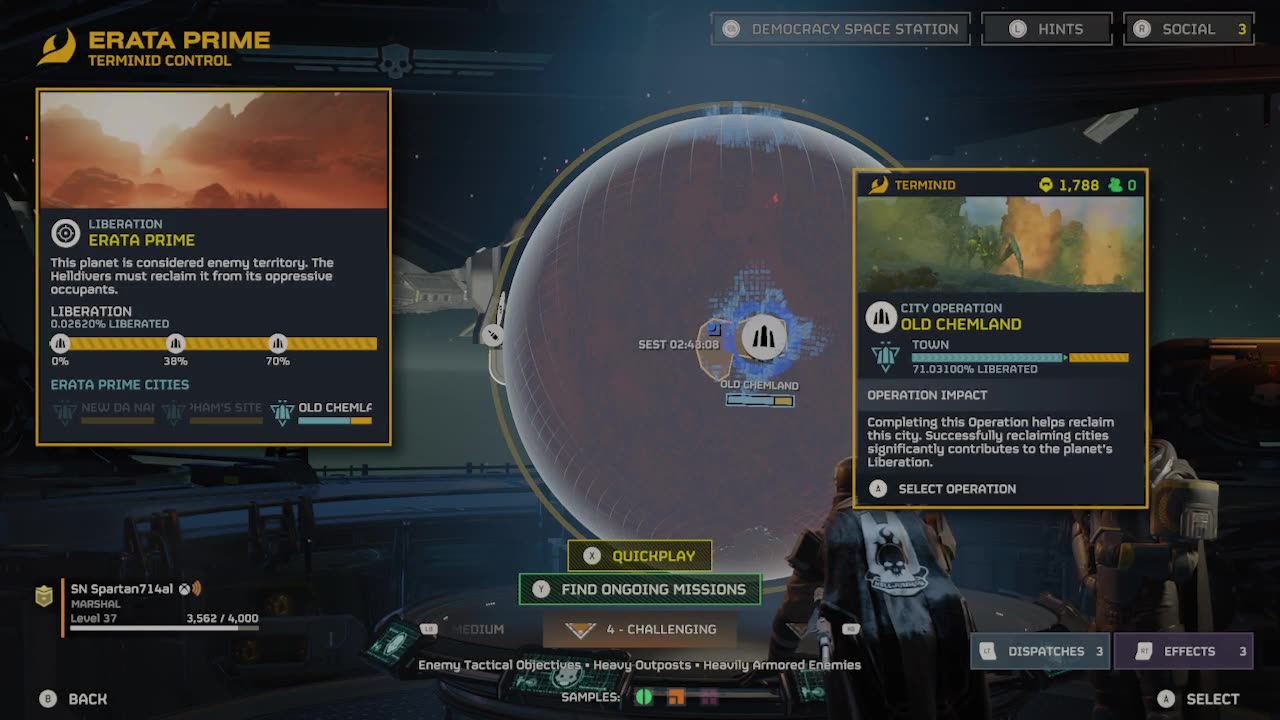
Task: Open the Social menu
Action: click(1188, 29)
